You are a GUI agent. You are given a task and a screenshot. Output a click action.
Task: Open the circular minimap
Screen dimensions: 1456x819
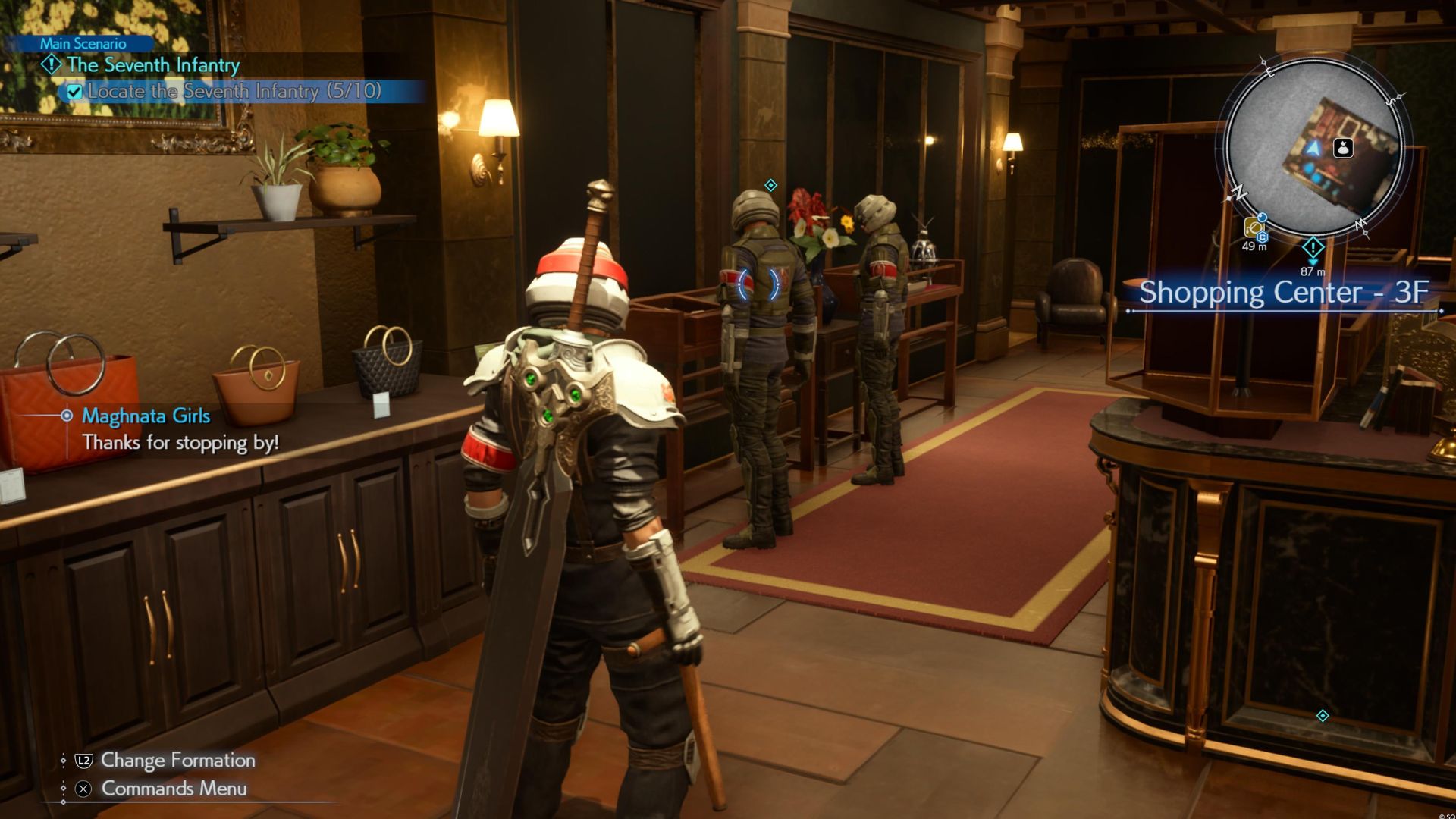click(1314, 148)
